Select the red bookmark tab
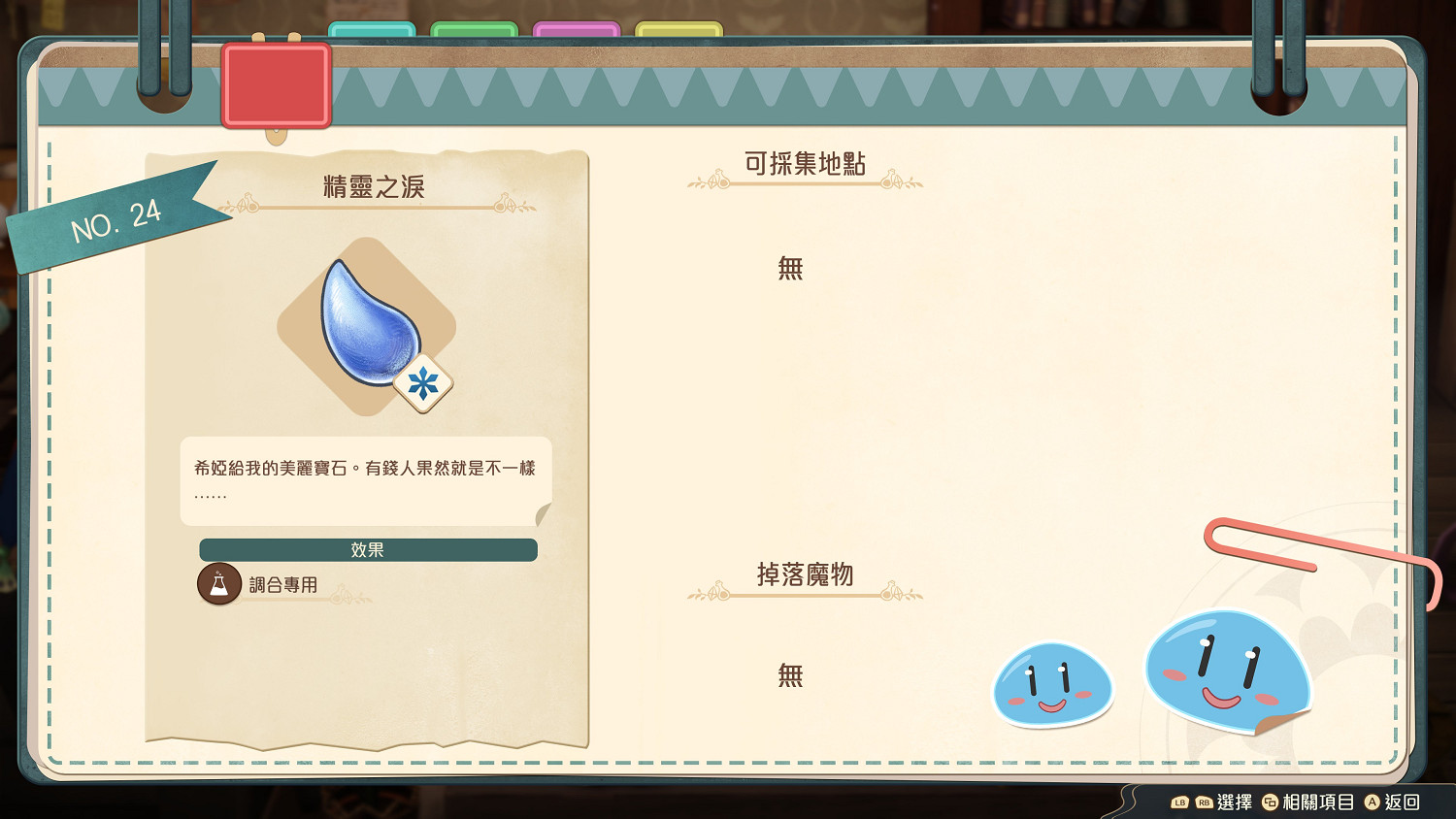The image size is (1456, 819). tap(277, 82)
